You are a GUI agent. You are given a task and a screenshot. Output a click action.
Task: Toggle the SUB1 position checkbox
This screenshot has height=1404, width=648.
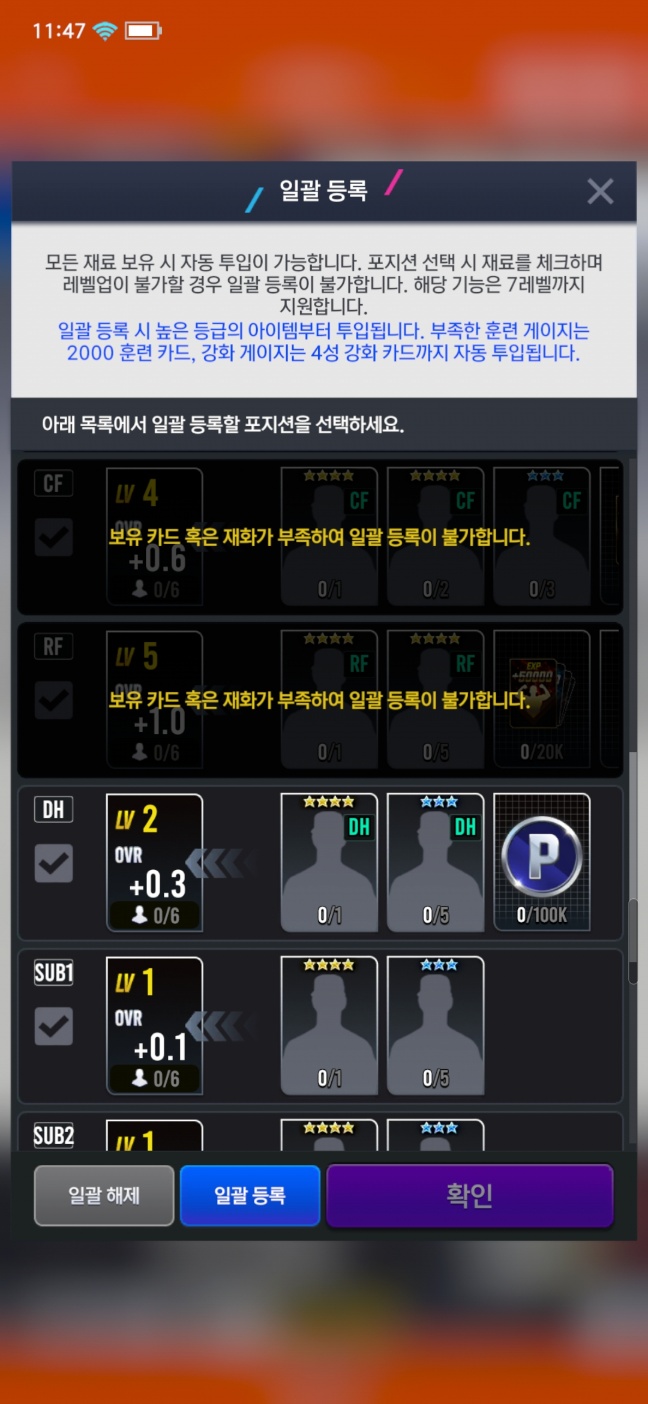54,1026
